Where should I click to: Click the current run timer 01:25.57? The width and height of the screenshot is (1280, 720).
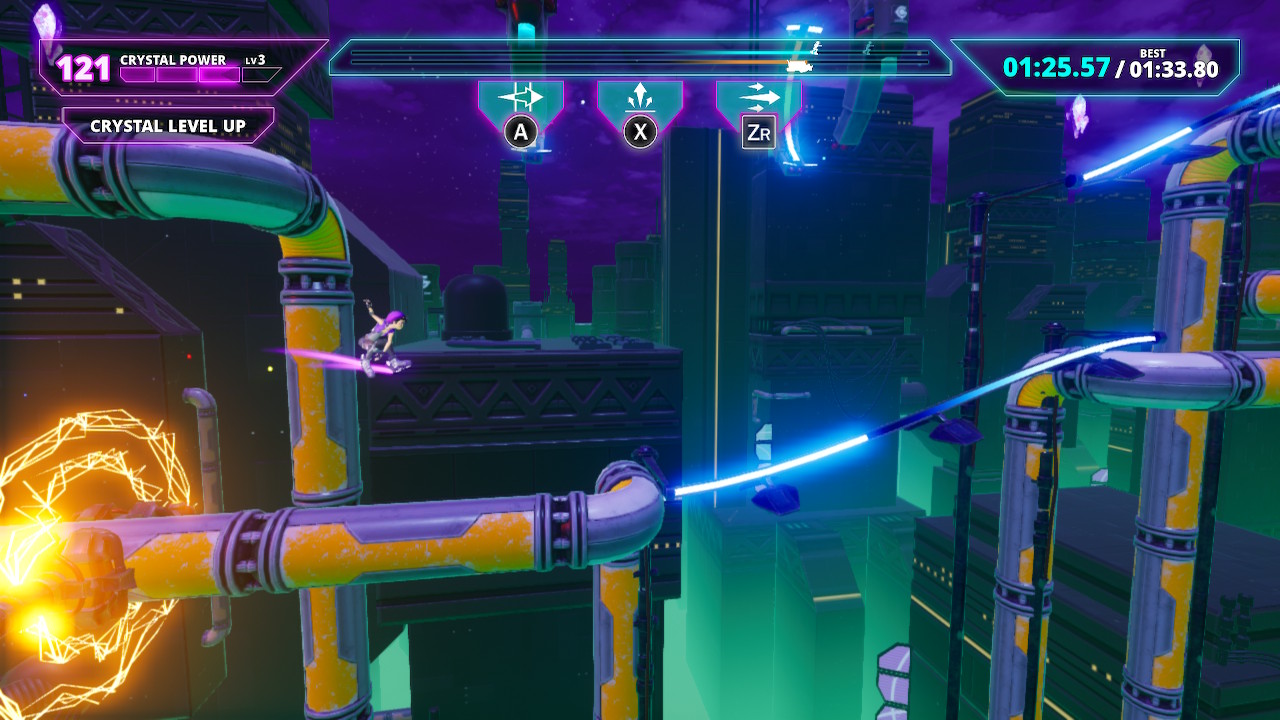[1054, 69]
